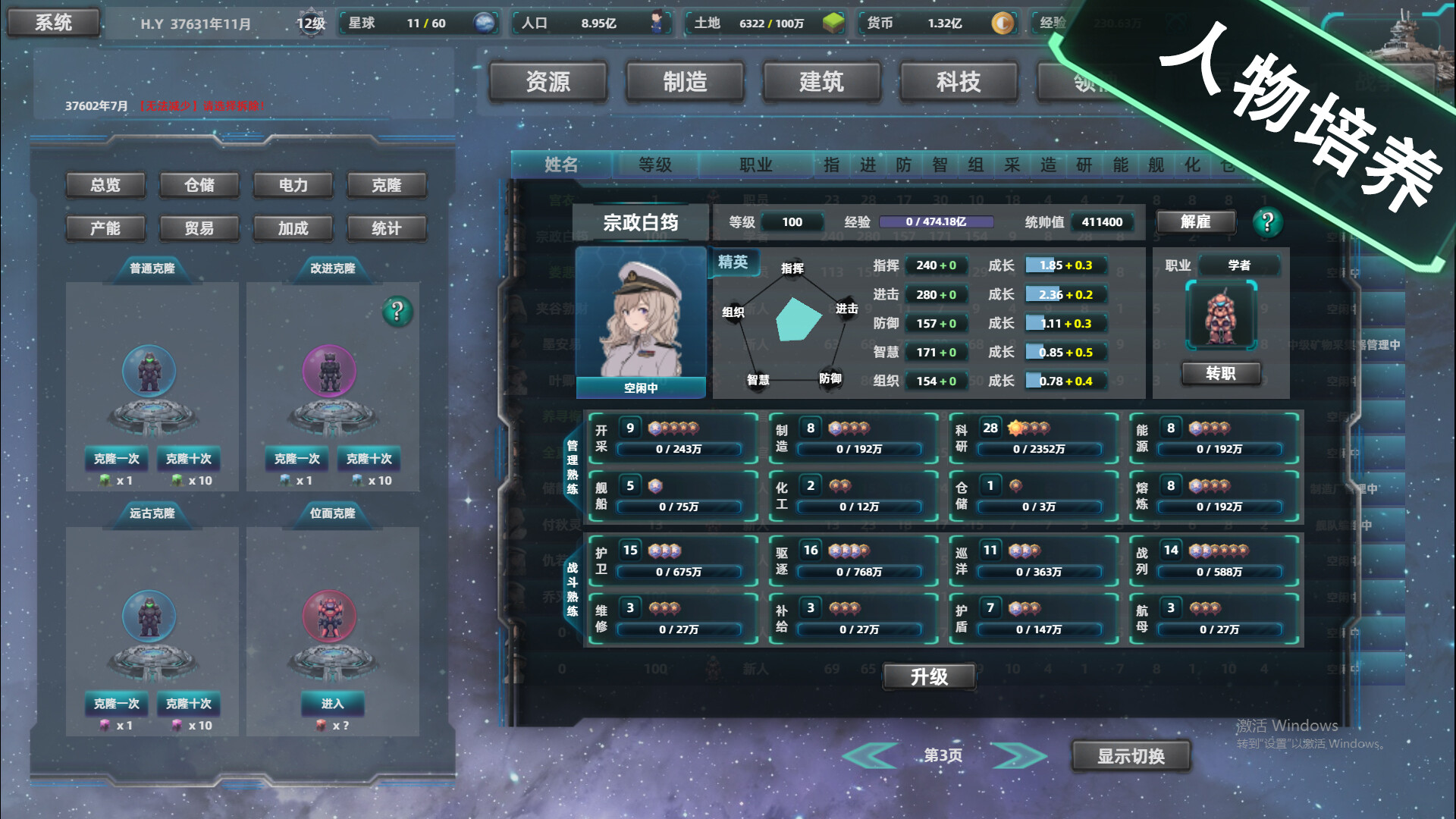The image size is (1456, 819).
Task: Switch to the 制造 tab
Action: (x=686, y=82)
